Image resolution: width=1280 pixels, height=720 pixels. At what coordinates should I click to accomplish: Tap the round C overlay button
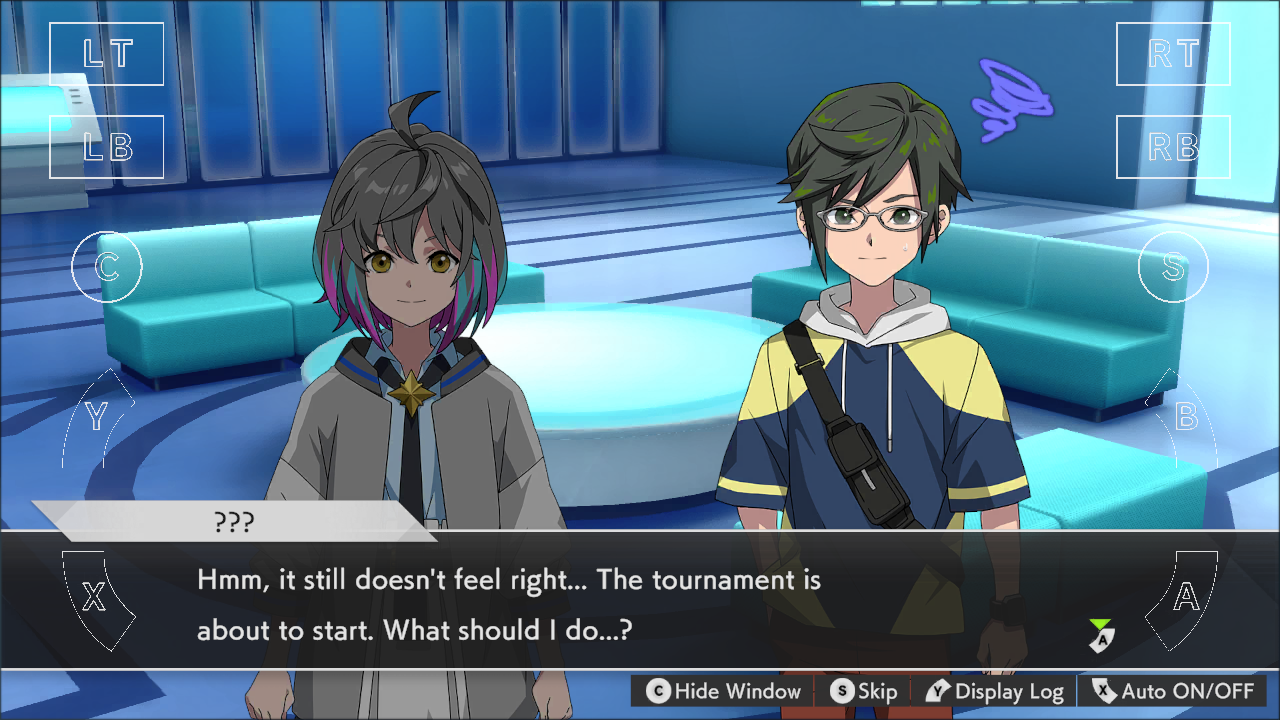pos(107,266)
